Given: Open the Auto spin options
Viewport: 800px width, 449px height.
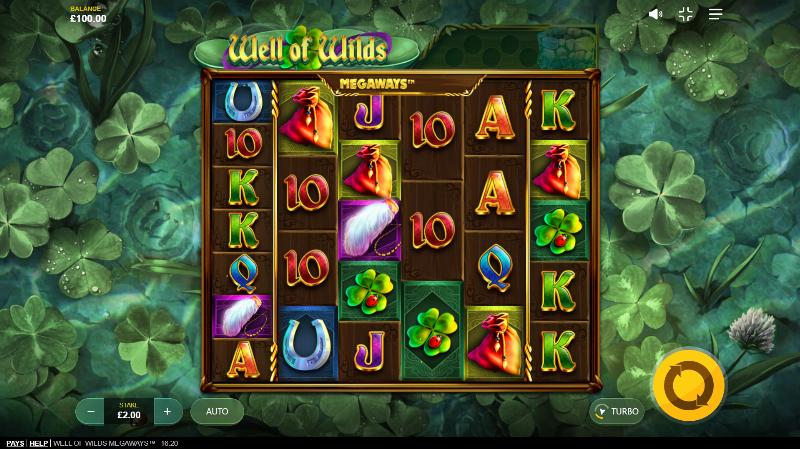Looking at the screenshot, I should click(x=217, y=411).
